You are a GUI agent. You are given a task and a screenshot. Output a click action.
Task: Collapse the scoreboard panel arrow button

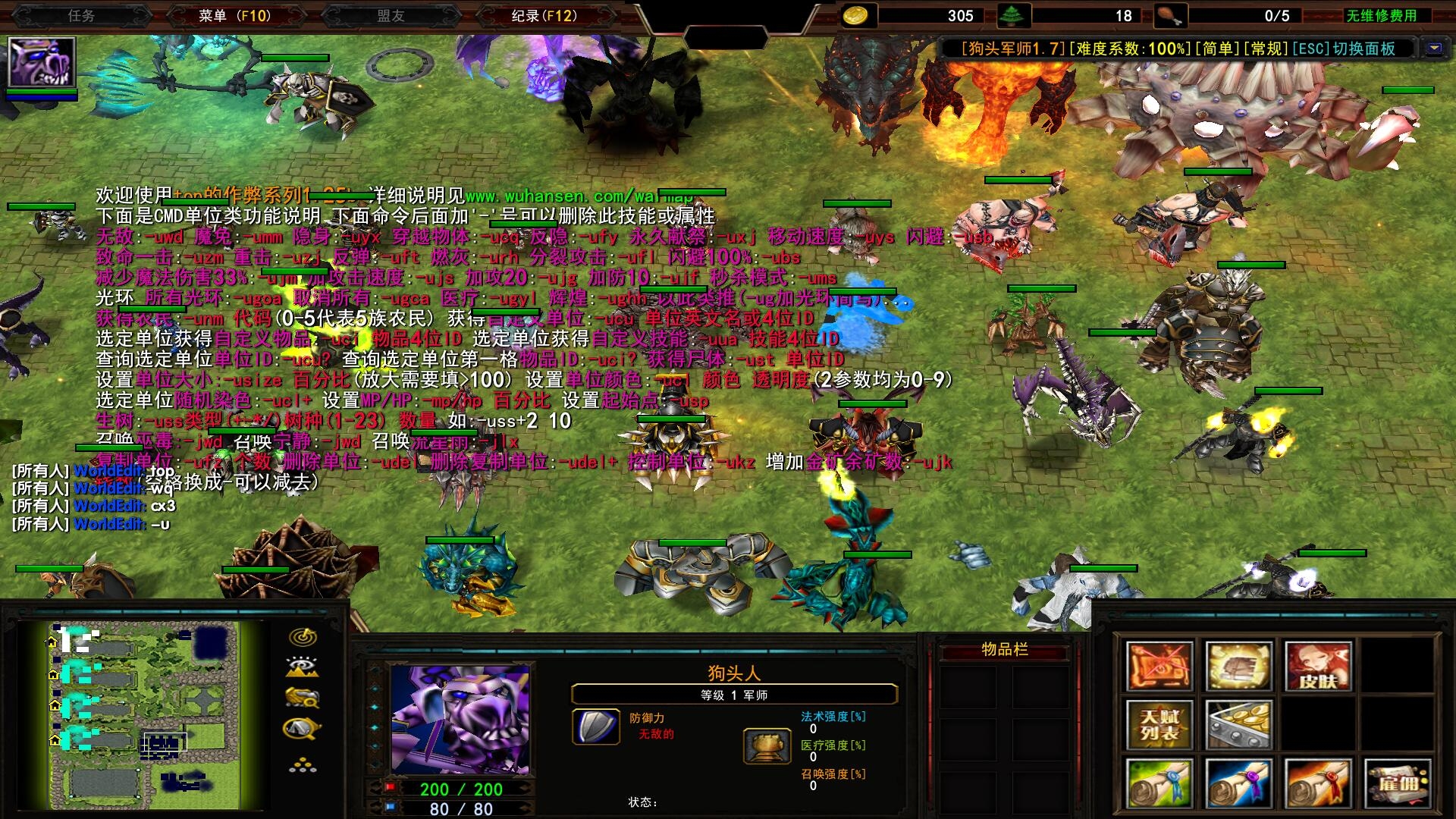click(x=1433, y=49)
